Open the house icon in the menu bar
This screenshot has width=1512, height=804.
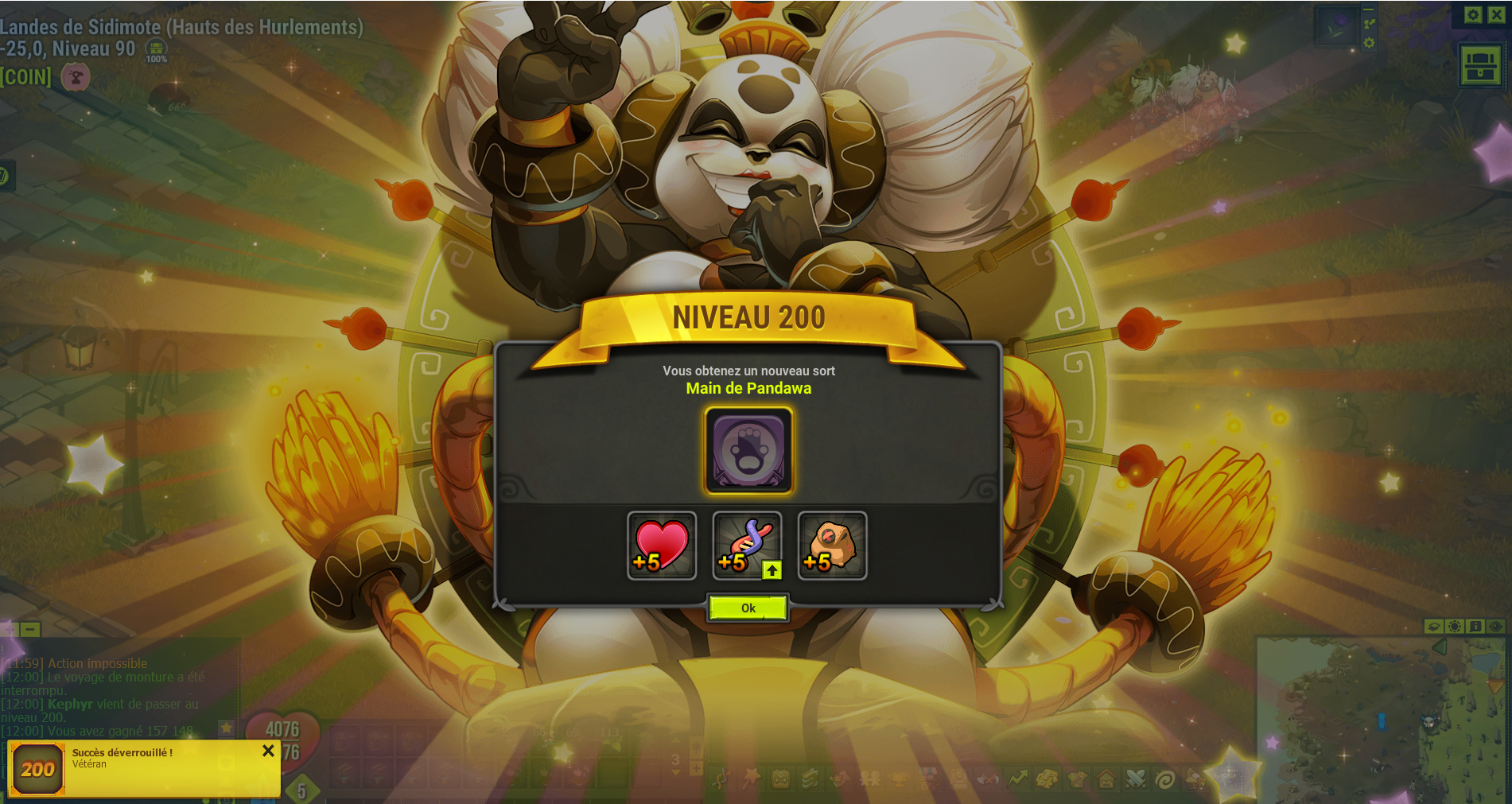[1106, 779]
